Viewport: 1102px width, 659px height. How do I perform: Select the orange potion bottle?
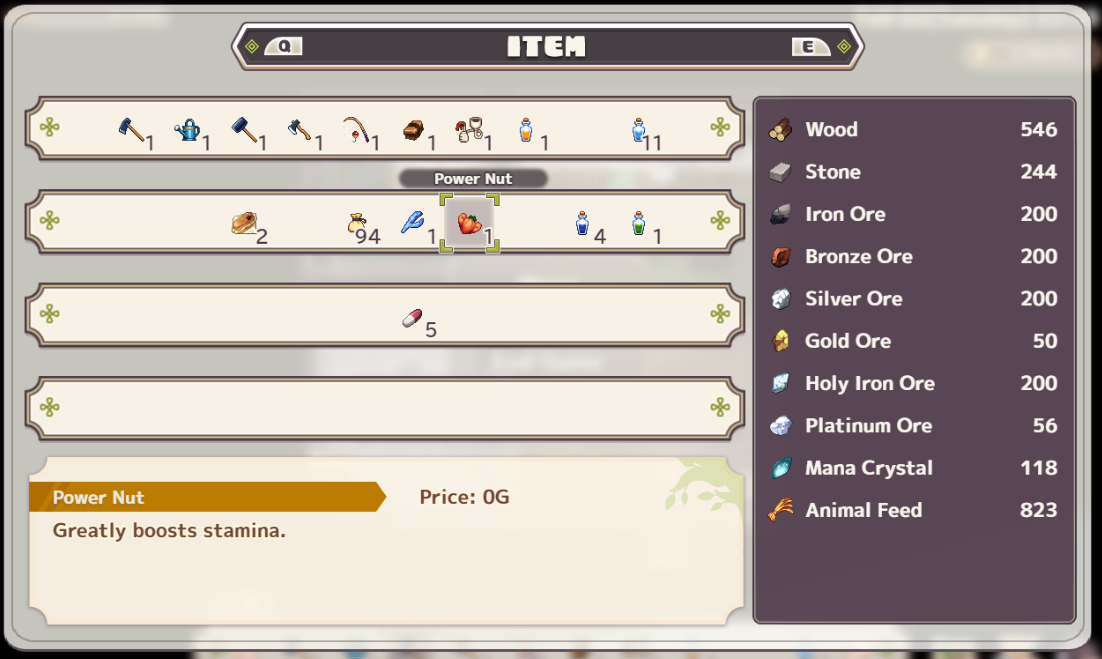526,130
